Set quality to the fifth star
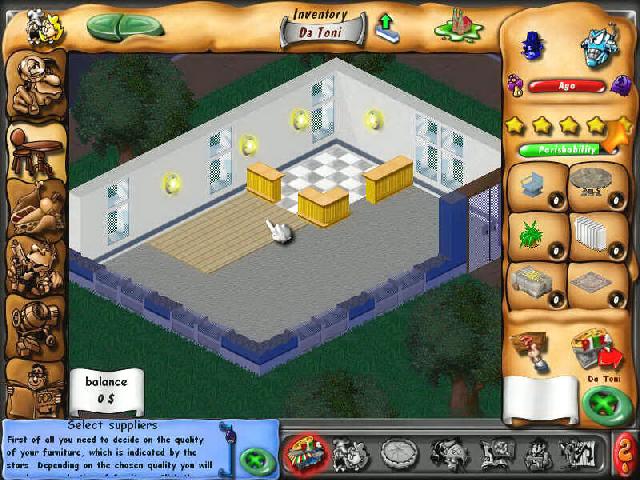 click(622, 126)
